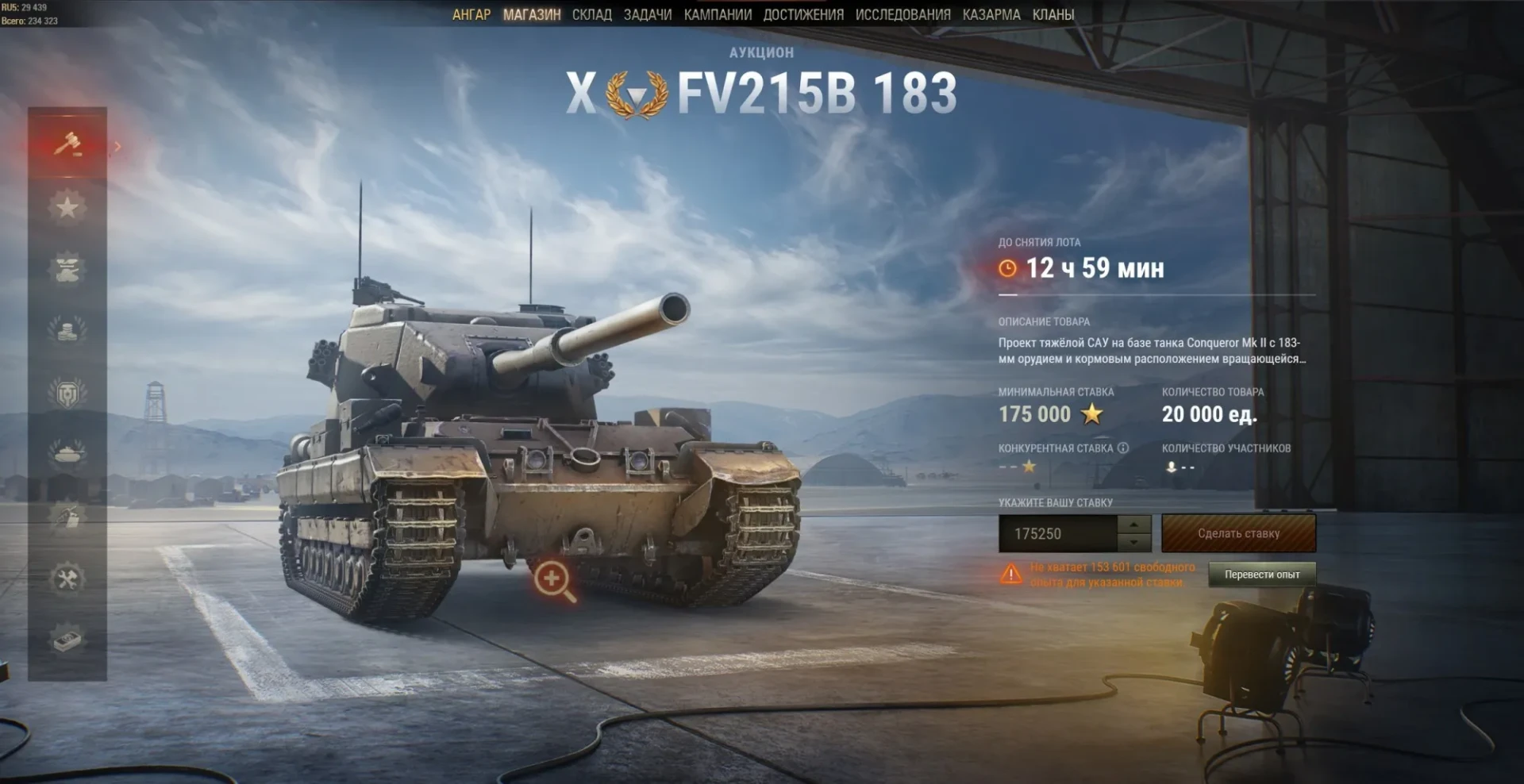Click the magnifying glass zoom icon

[x=554, y=581]
